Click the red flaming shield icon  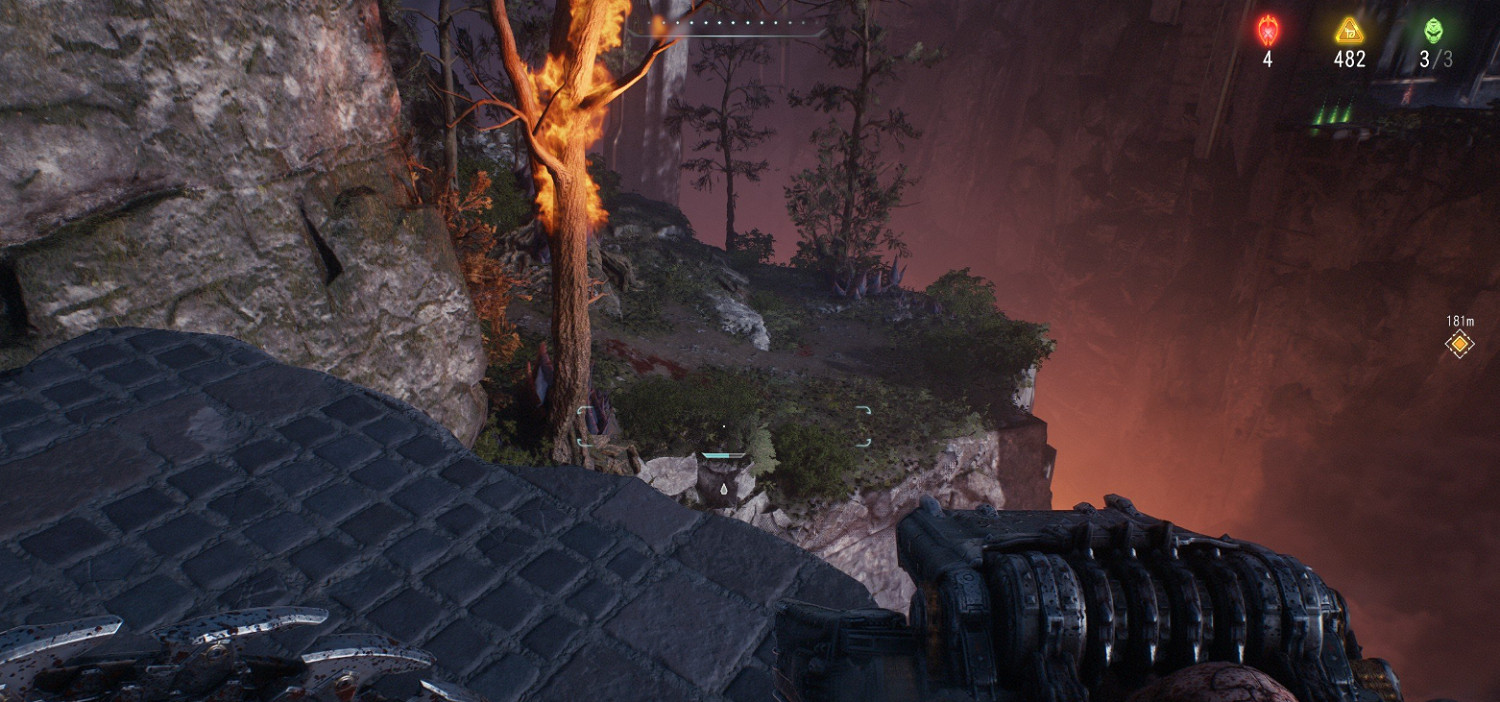(1267, 30)
